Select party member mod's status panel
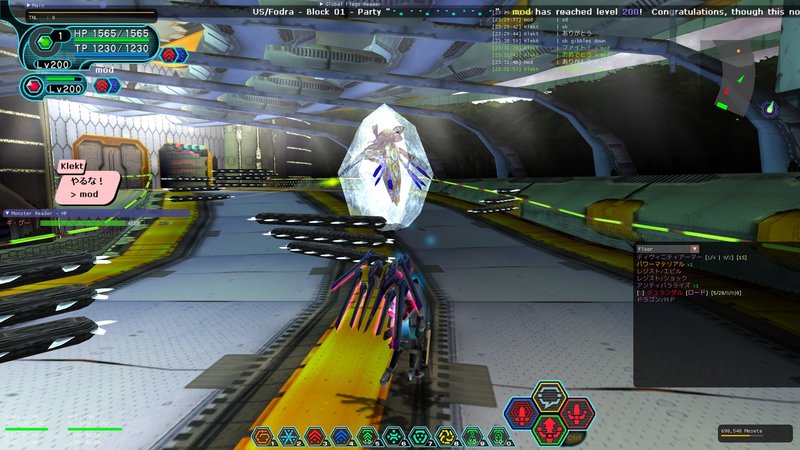The width and height of the screenshot is (800, 450). (60, 87)
